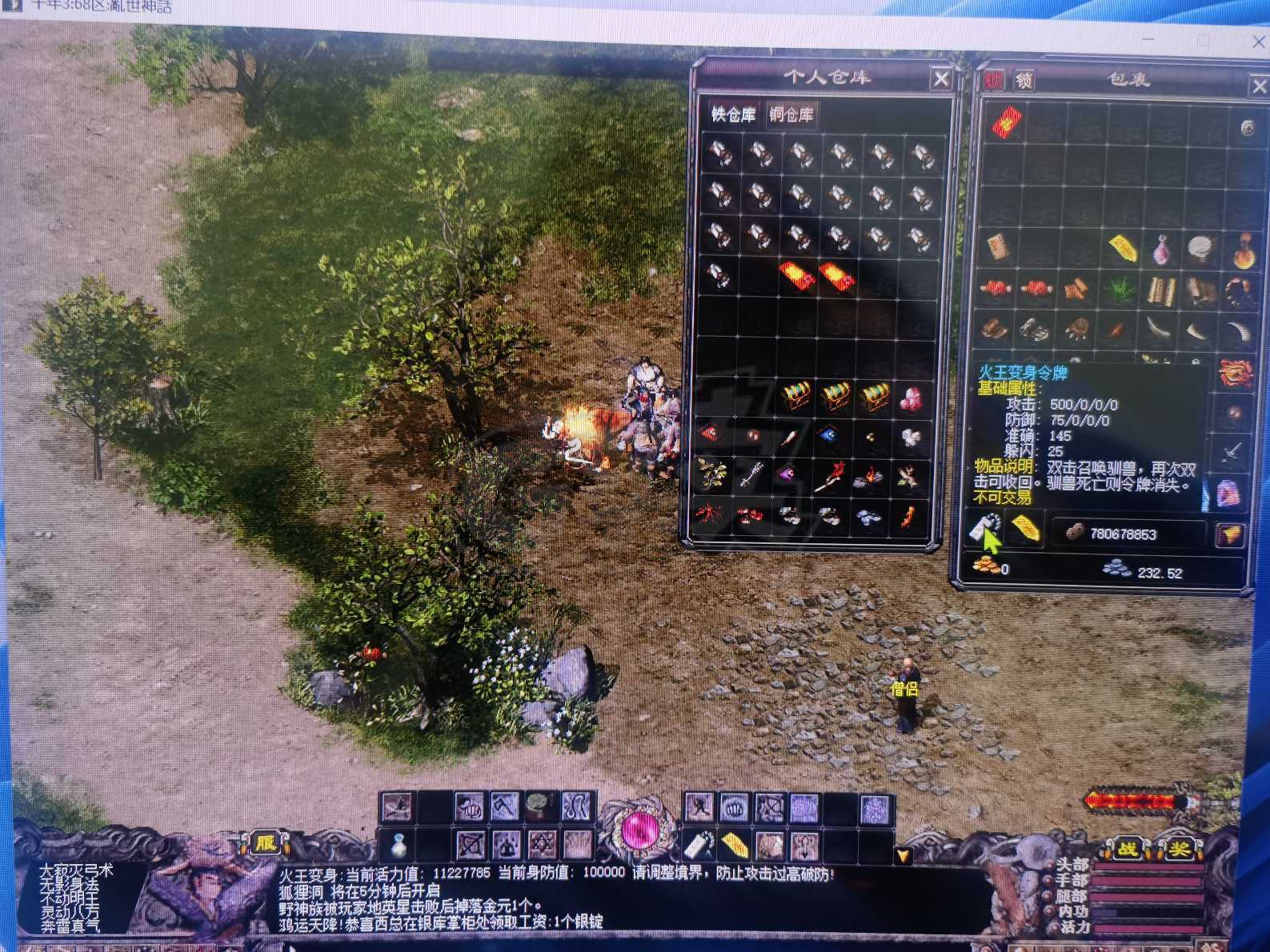Screen dimensions: 1270x952
Task: Select the pink peaches item in warehouse
Action: 911,398
